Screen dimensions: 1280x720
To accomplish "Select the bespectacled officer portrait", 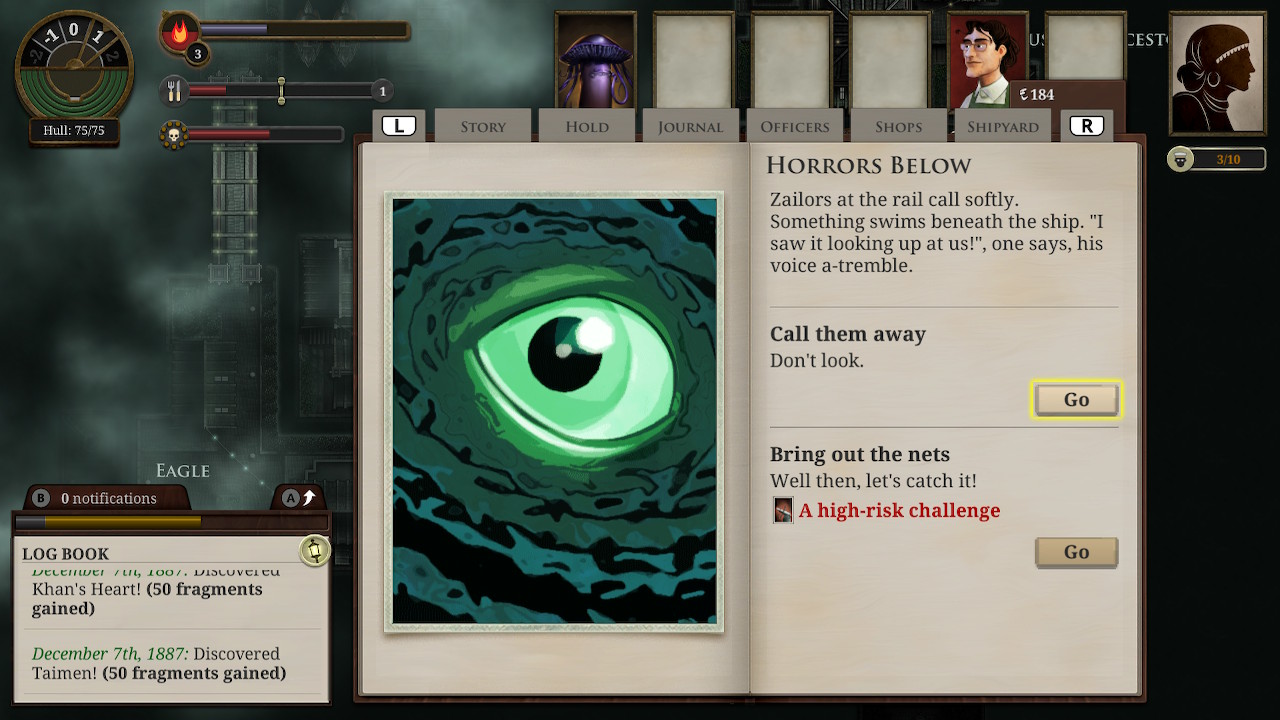I will click(986, 60).
